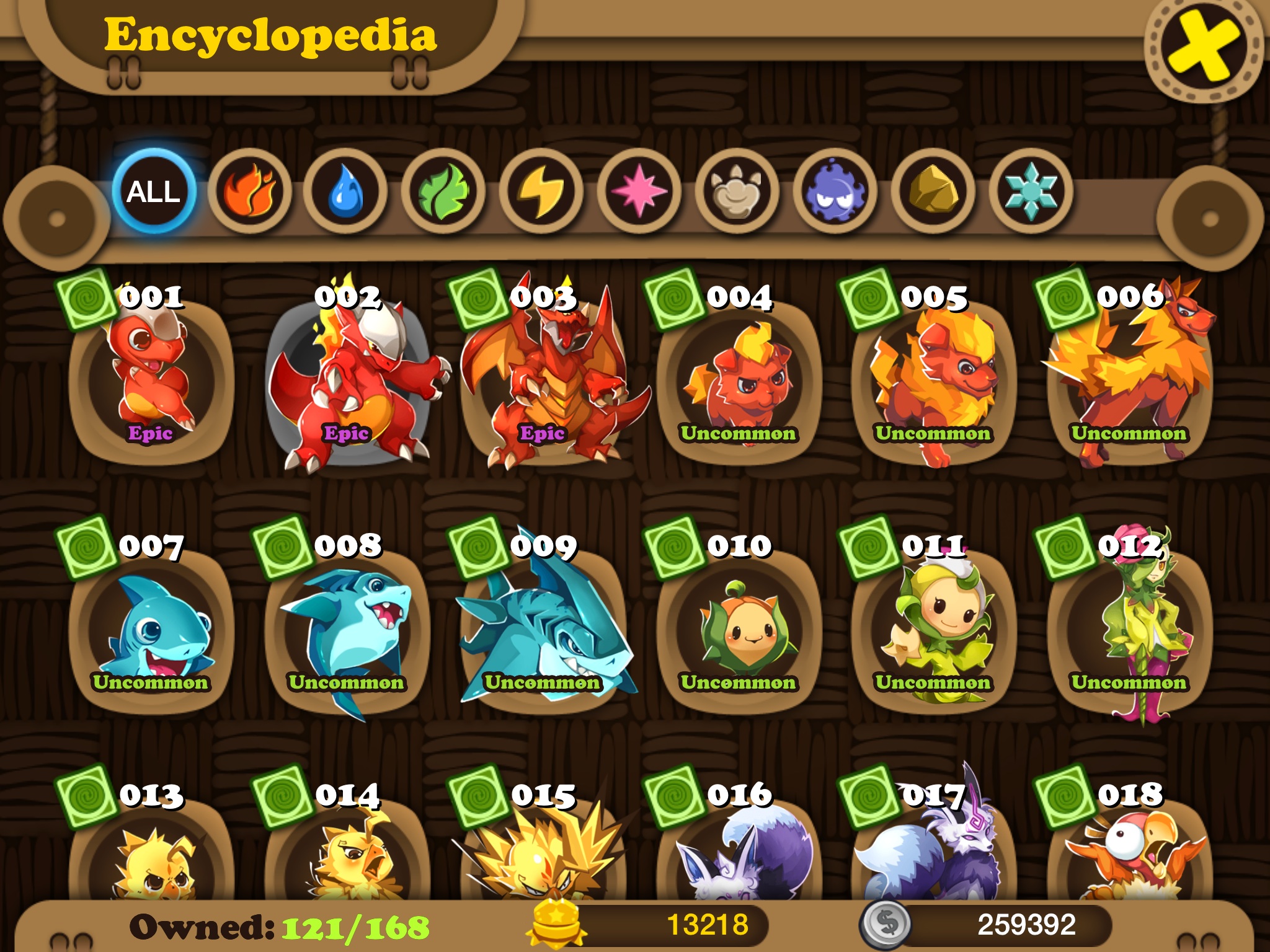View monster 003 winged red dragon
The image size is (1270, 952).
pyautogui.click(x=543, y=379)
